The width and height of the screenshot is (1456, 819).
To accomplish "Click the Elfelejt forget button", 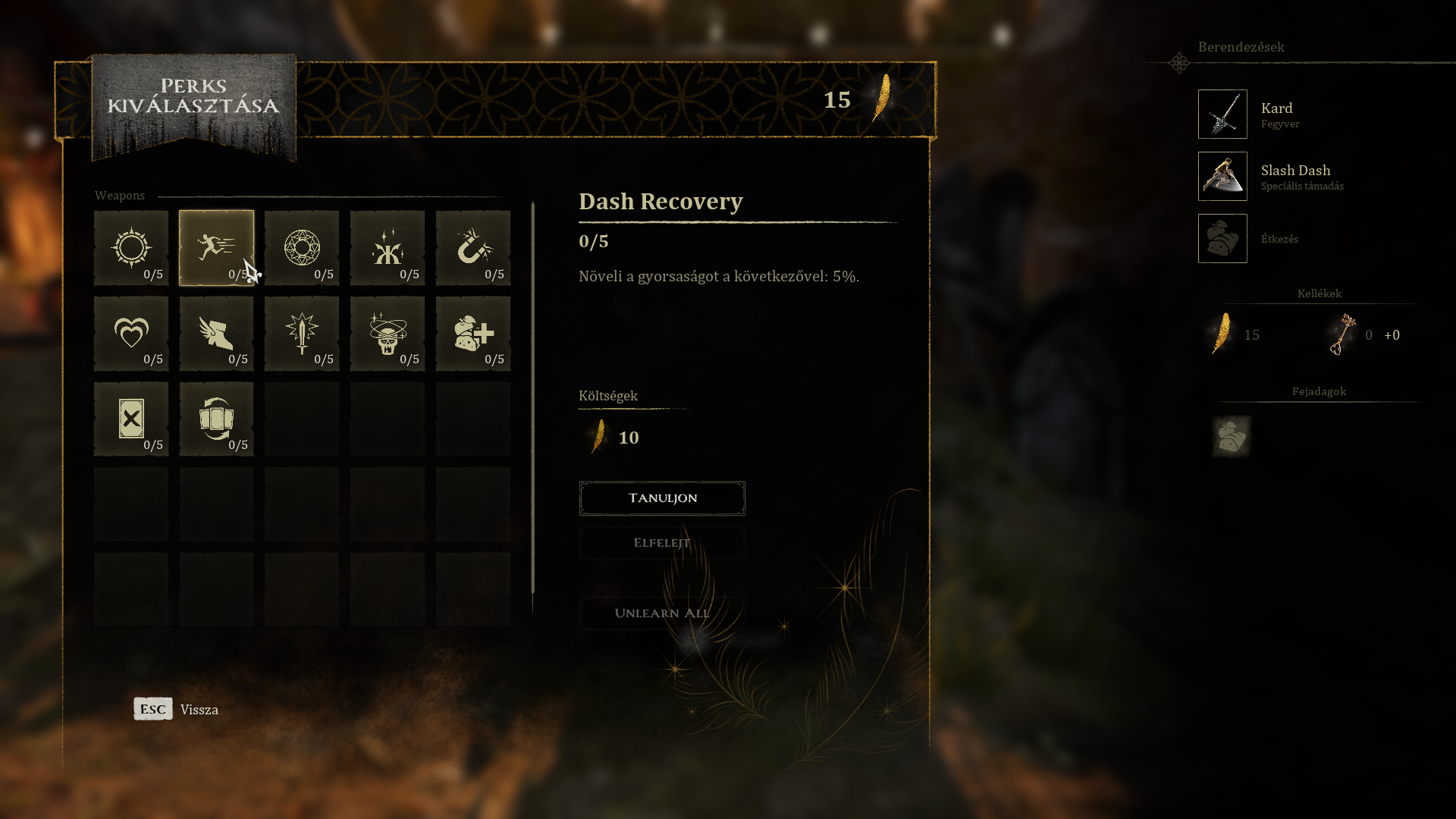I will [x=662, y=543].
